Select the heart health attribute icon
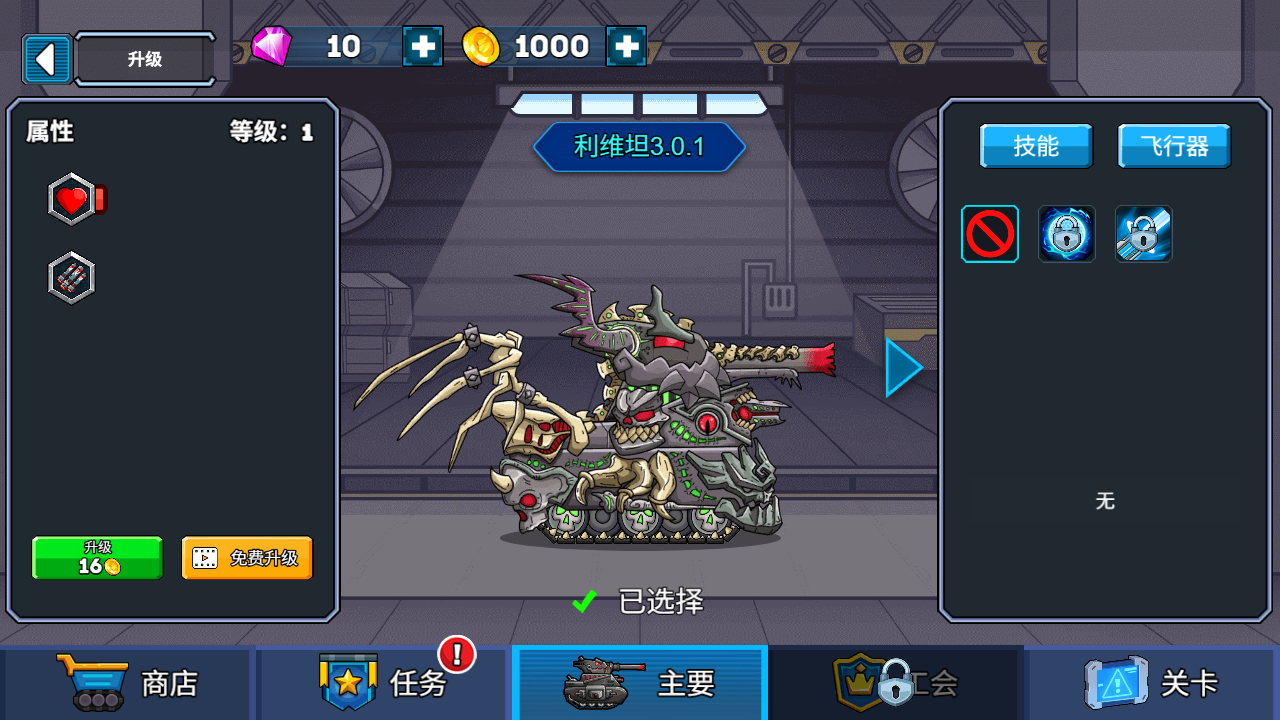This screenshot has height=720, width=1280. [x=72, y=200]
